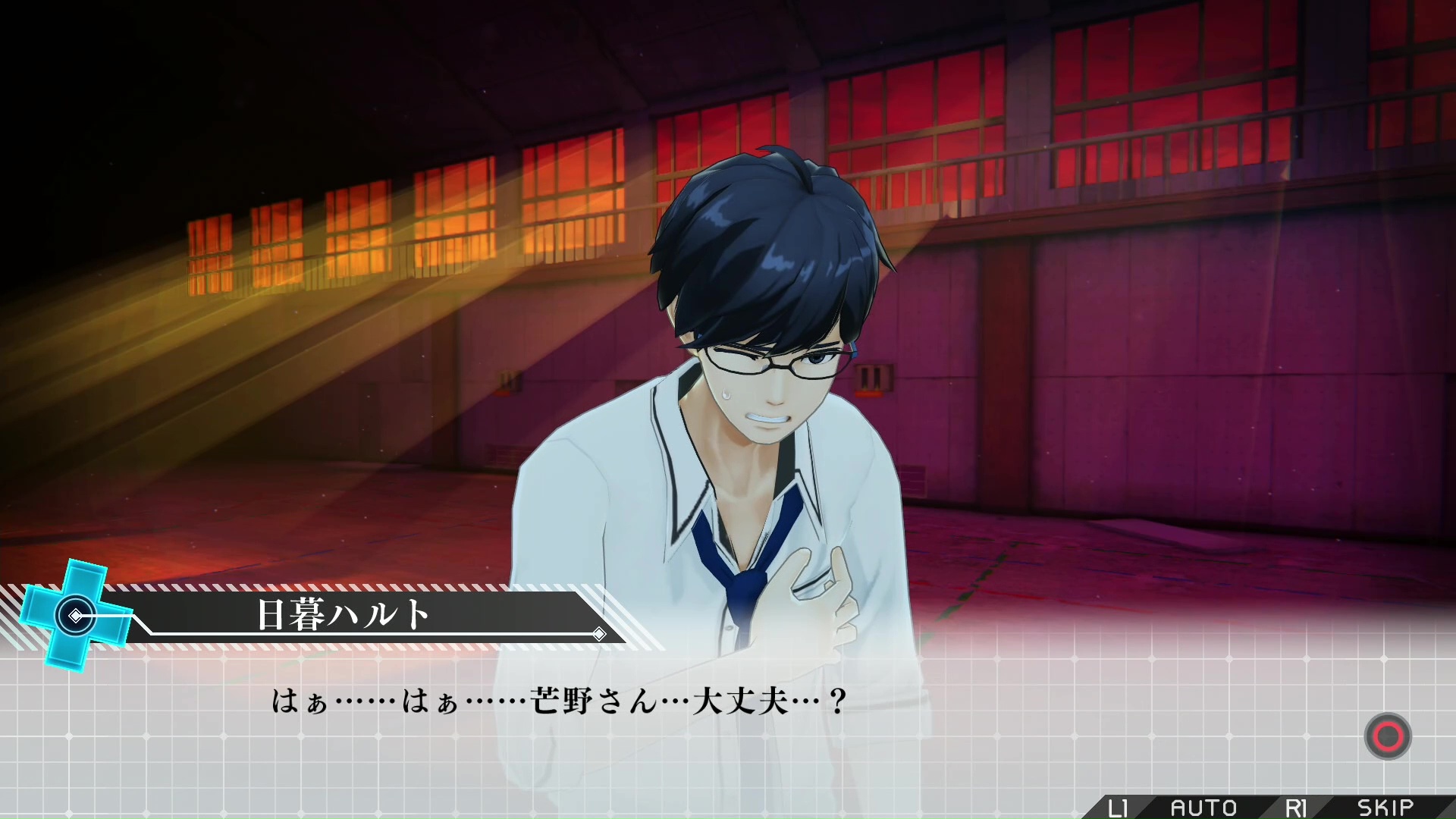Advance the dialogue text box
The image size is (1456, 819).
[x=1387, y=736]
